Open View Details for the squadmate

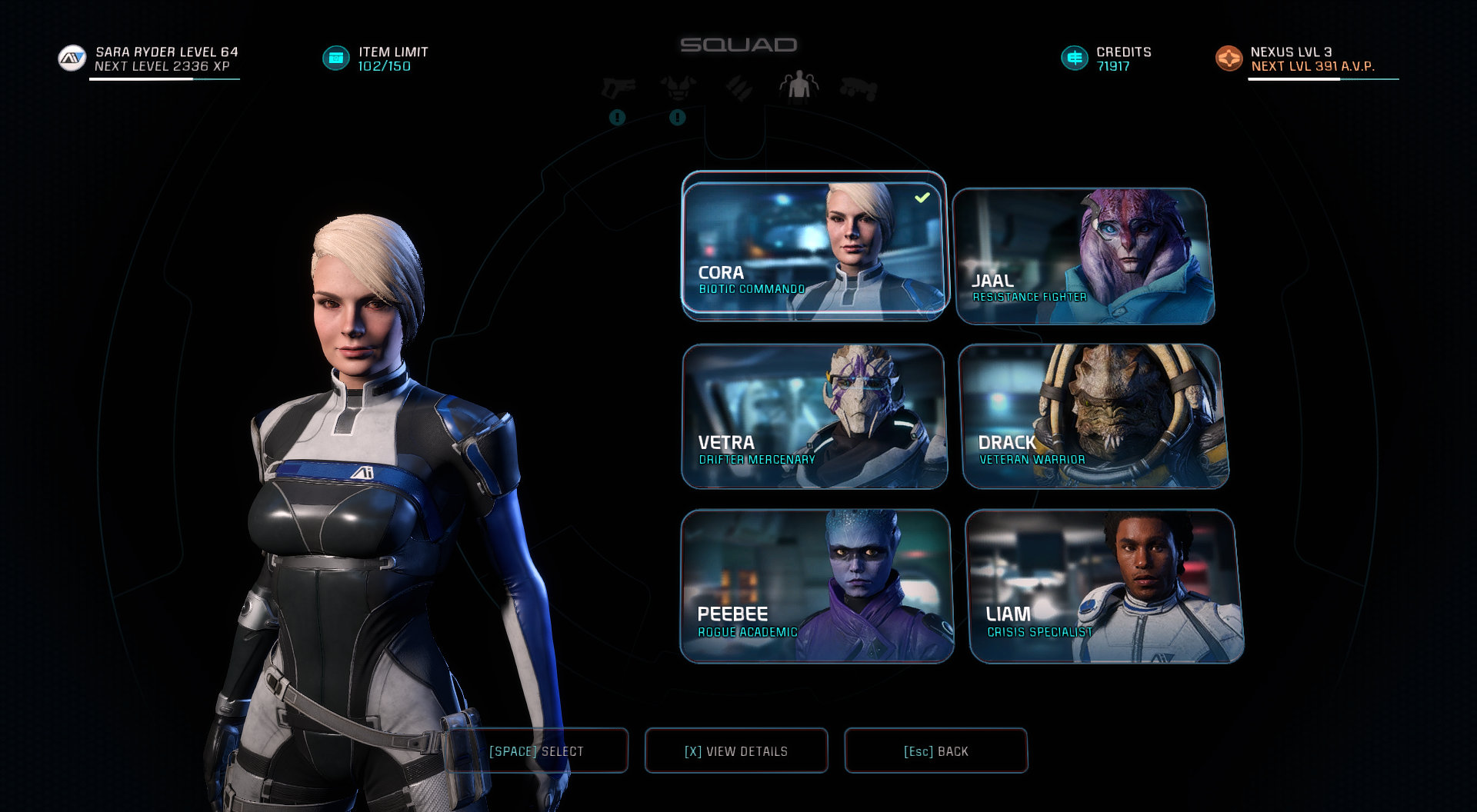(x=736, y=750)
